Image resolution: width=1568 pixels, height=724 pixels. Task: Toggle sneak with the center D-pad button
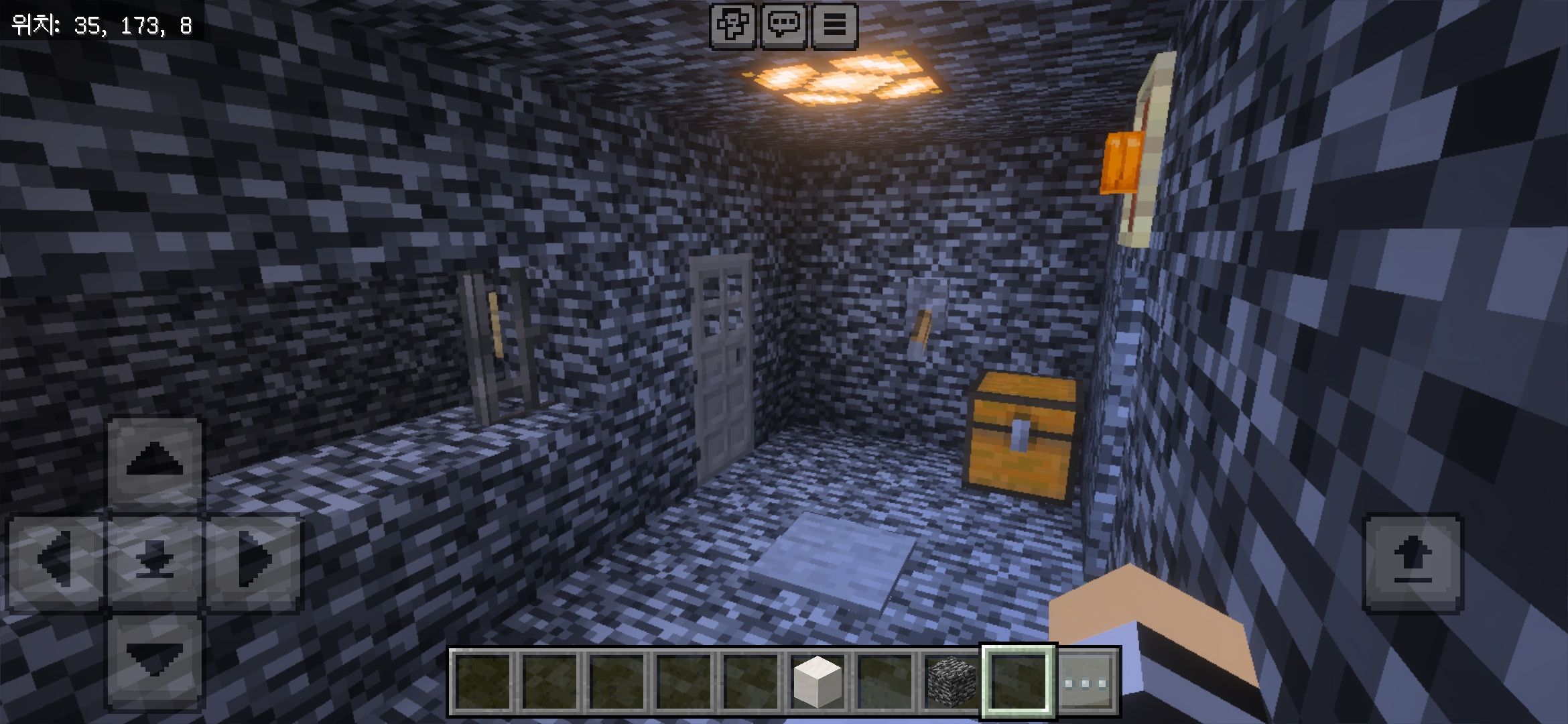155,560
